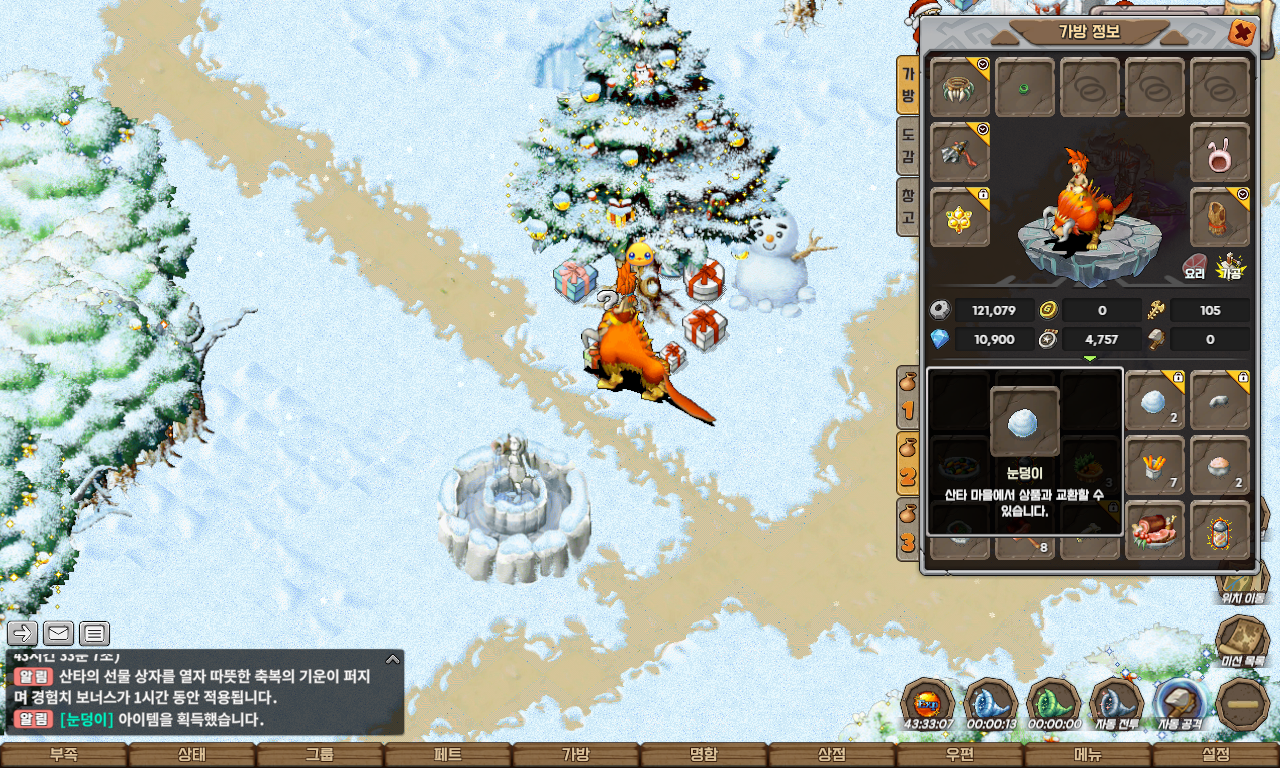Image resolution: width=1280 pixels, height=768 pixels.
Task: Click the envelope mail icon above chat
Action: (x=58, y=633)
